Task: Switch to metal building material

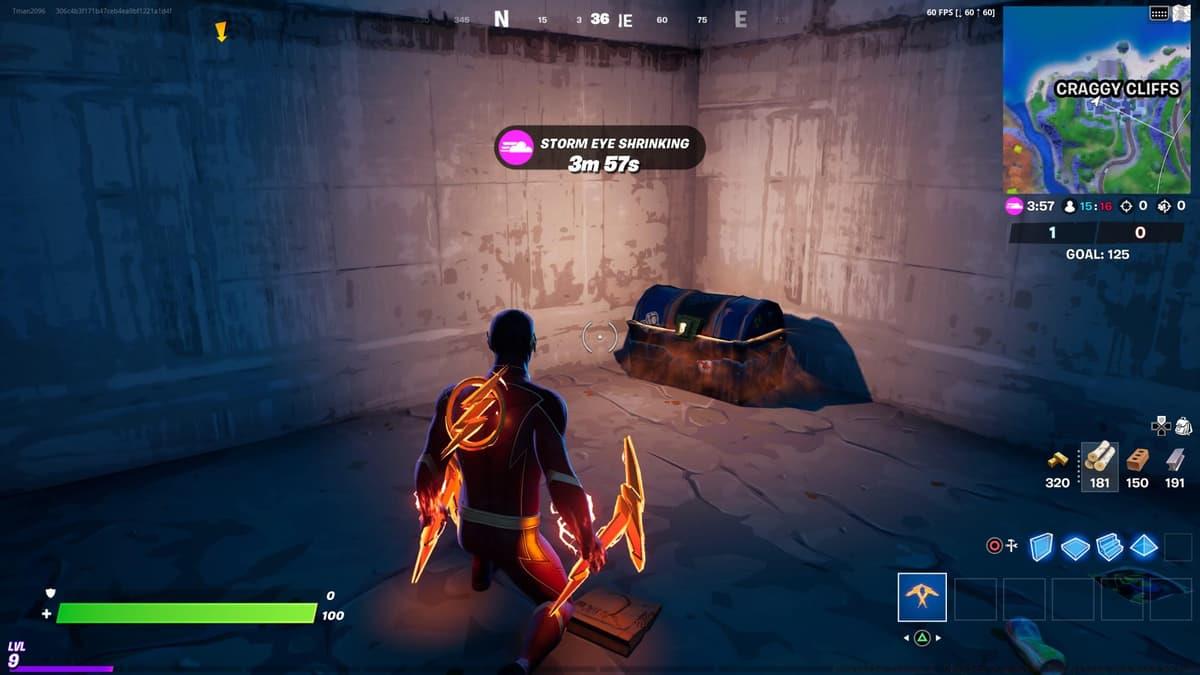Action: 1175,459
